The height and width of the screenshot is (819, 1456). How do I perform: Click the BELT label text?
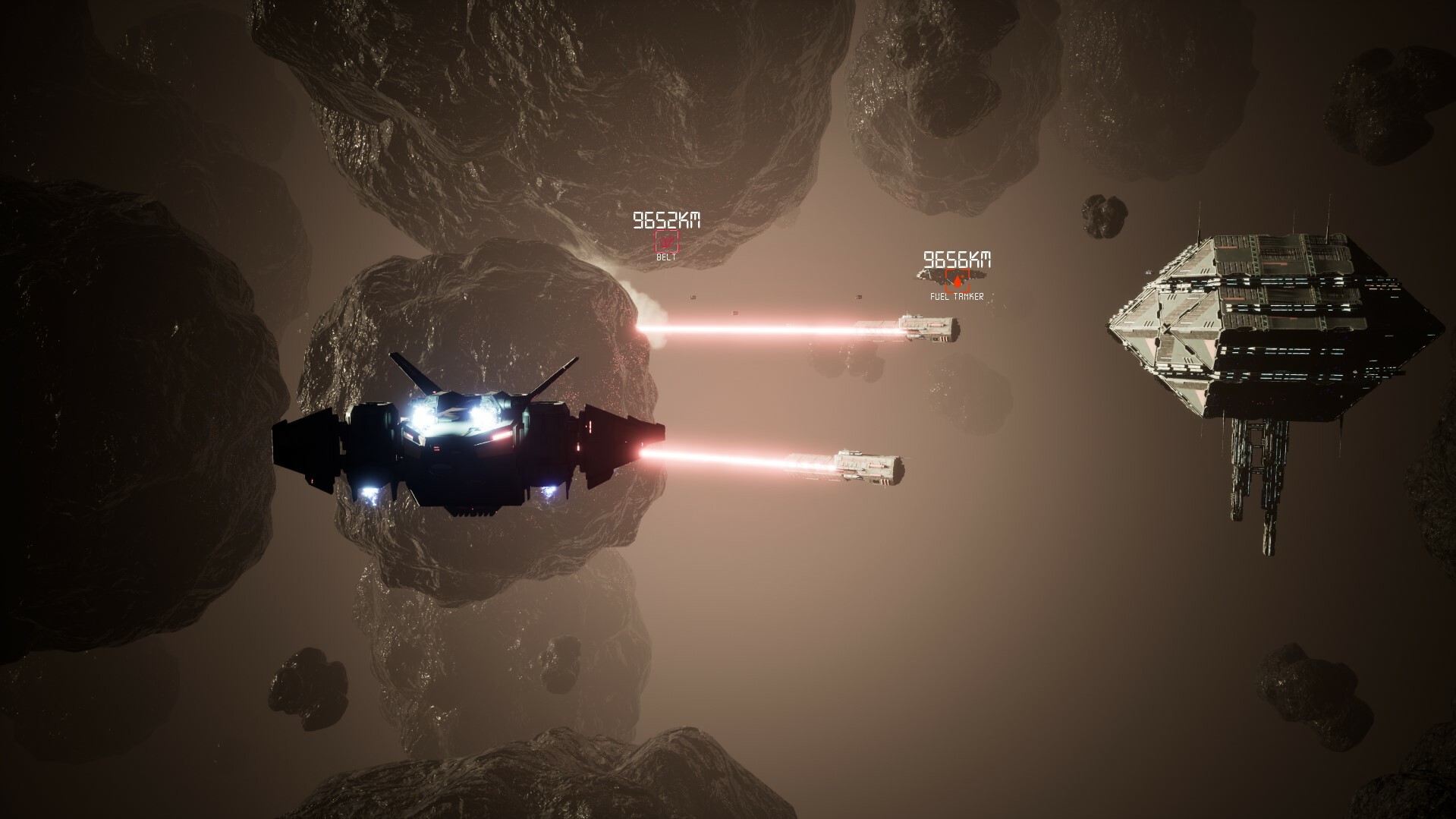(x=665, y=256)
